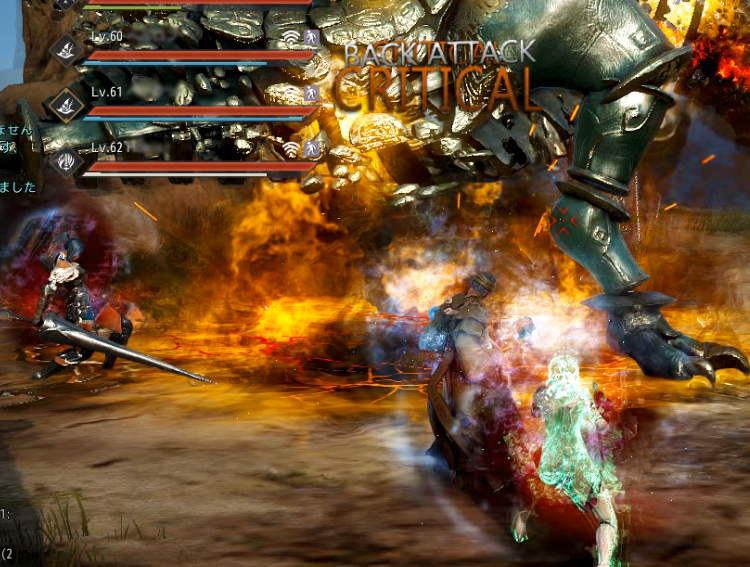Click the purple figure icon on Lv.62 row

click(x=311, y=148)
